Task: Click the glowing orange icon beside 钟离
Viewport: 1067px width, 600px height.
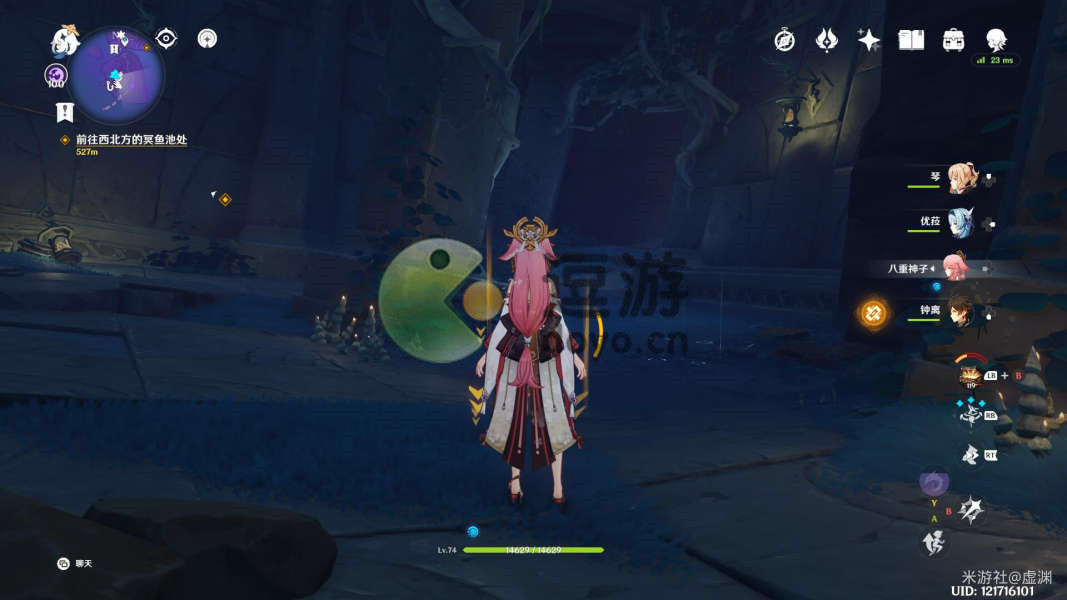Action: 873,313
